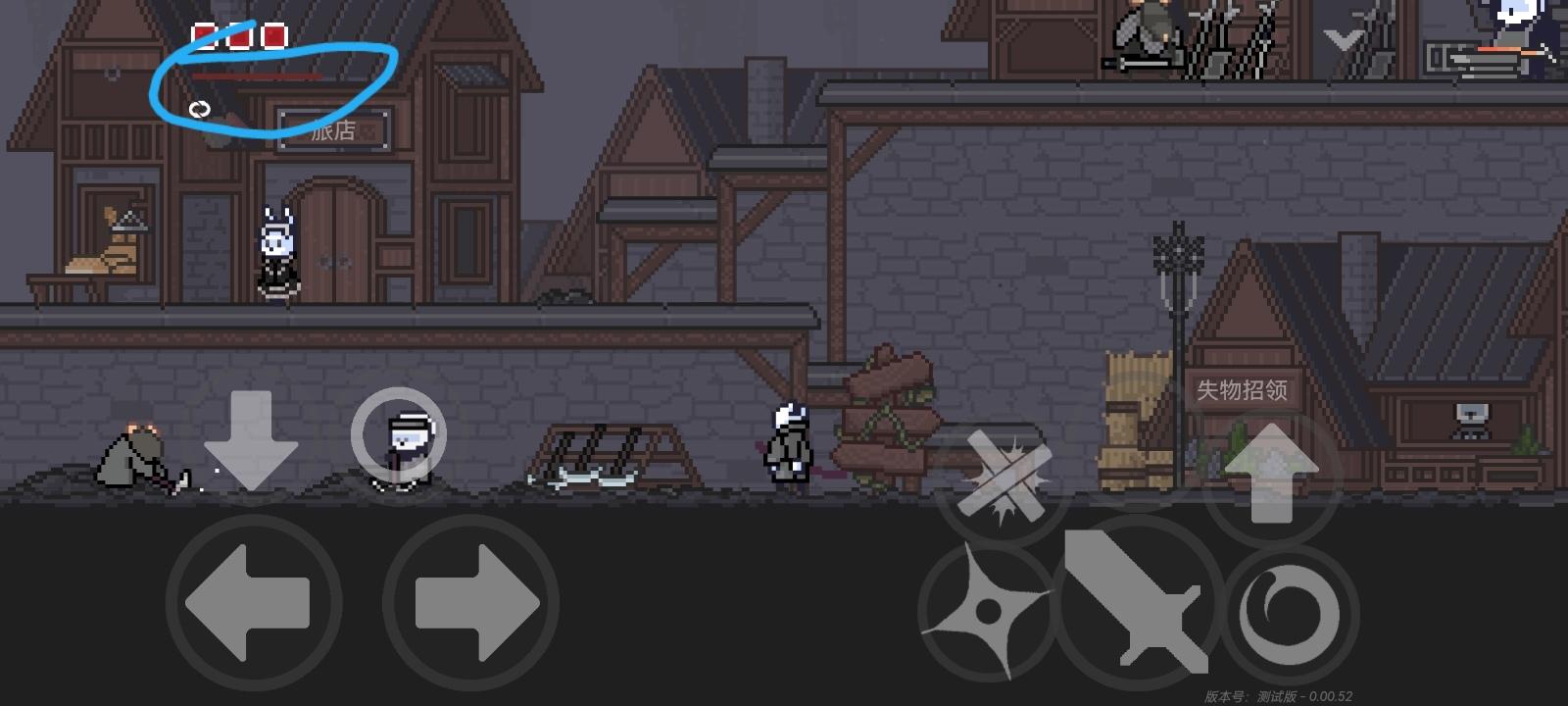1568x706 pixels.
Task: Tap the down chevron above the top-right enemy
Action: 1342,40
